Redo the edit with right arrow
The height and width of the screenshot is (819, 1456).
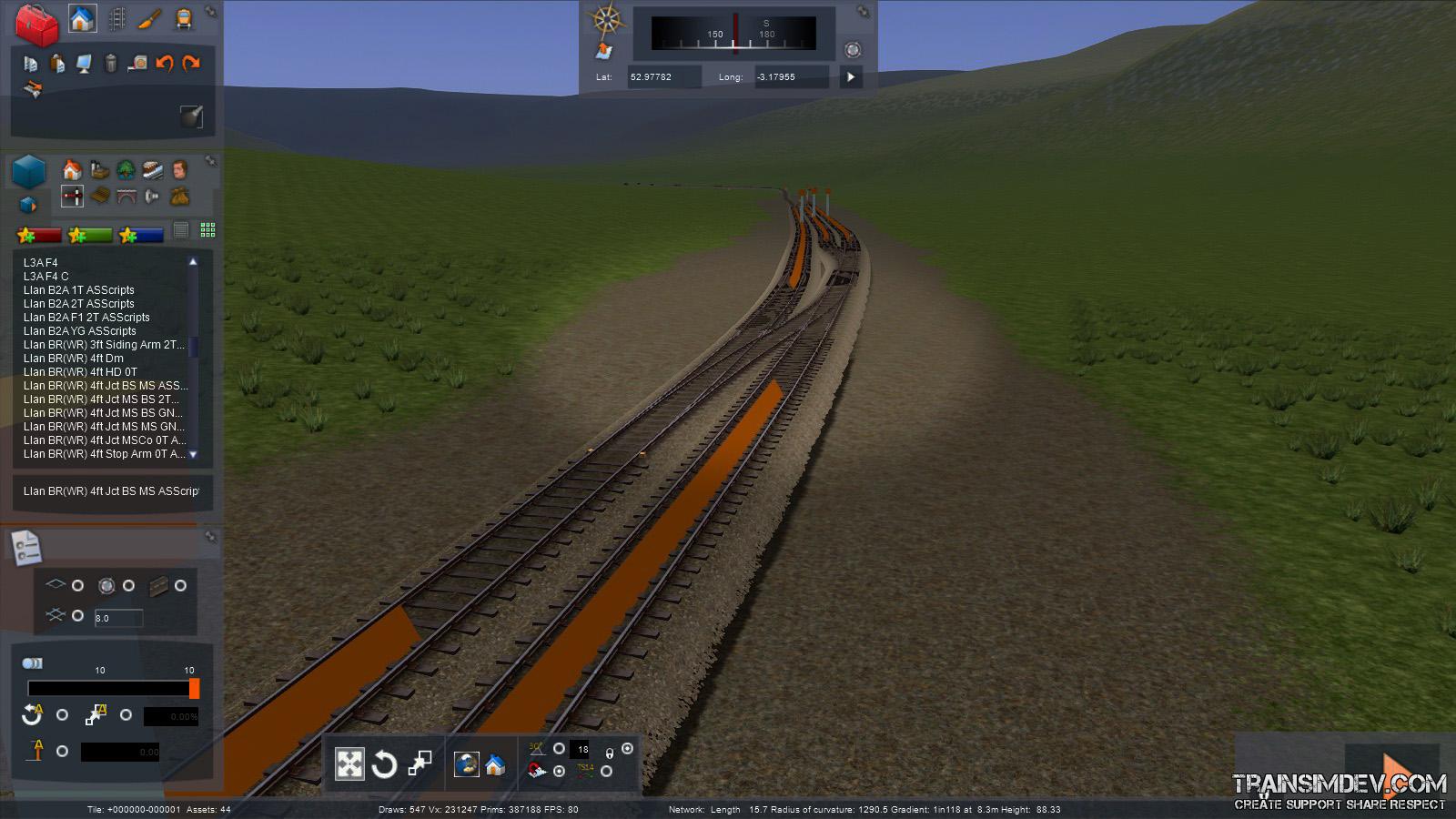[191, 63]
